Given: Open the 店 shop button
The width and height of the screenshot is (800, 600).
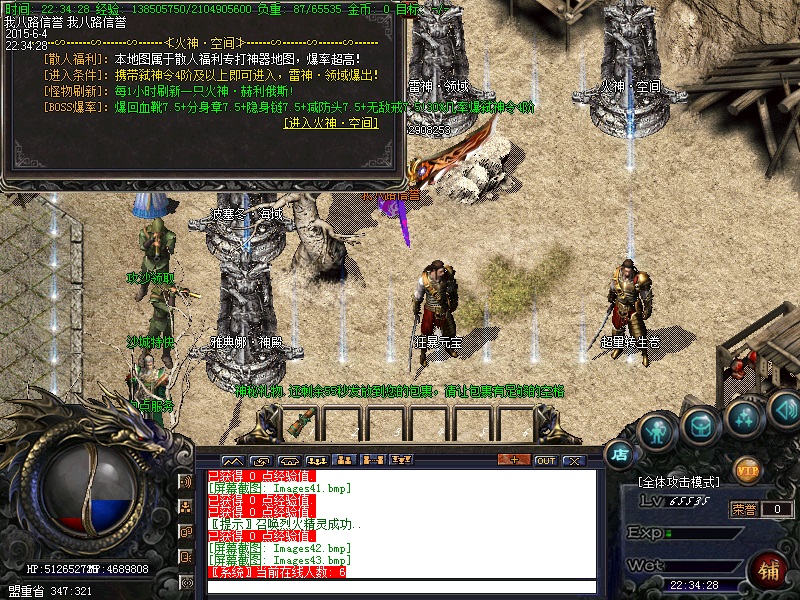Looking at the screenshot, I should click(620, 453).
